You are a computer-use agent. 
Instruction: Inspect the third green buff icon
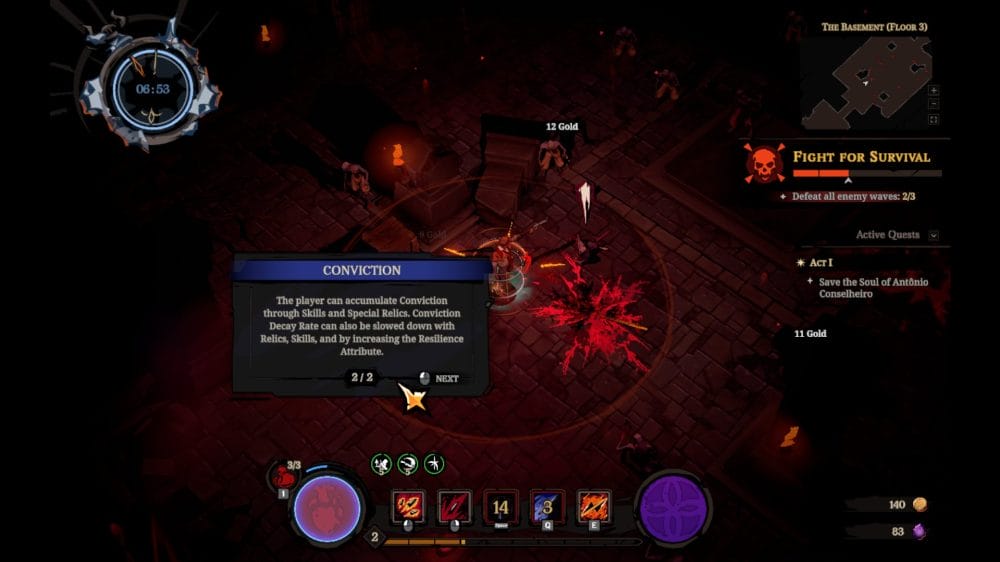click(x=433, y=464)
